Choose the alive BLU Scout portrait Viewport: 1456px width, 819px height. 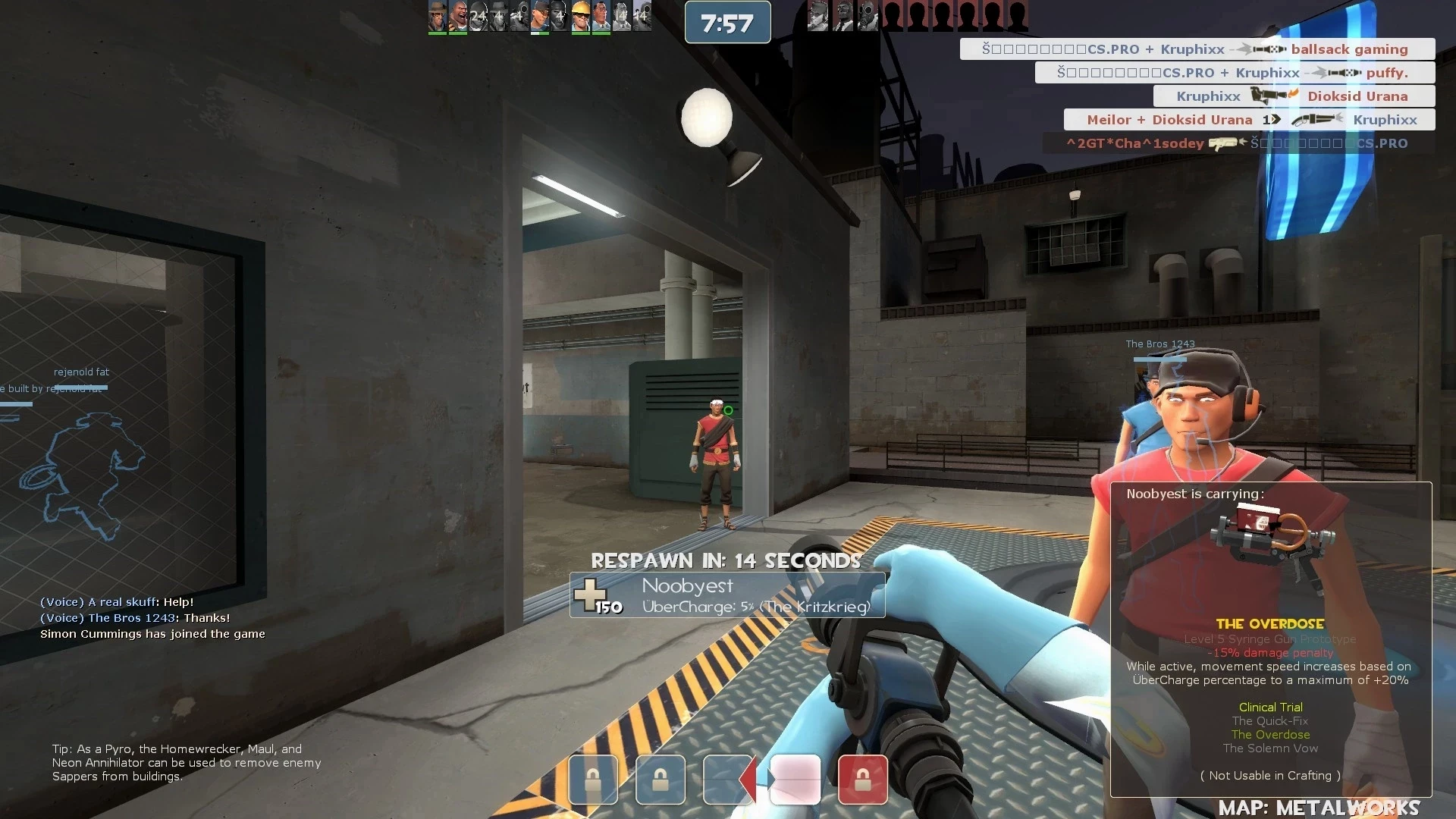[540, 16]
